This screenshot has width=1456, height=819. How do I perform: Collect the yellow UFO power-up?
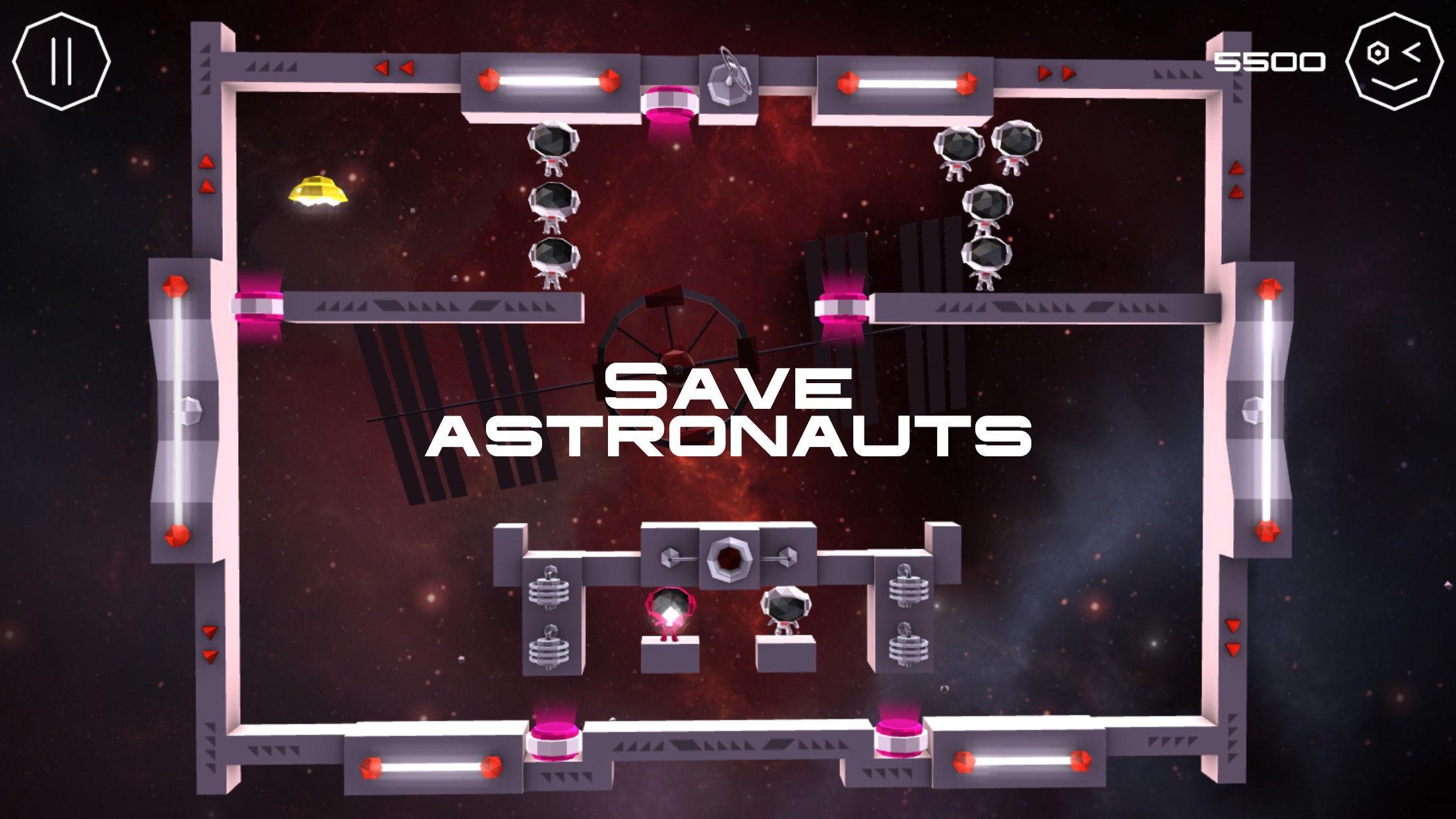point(317,191)
